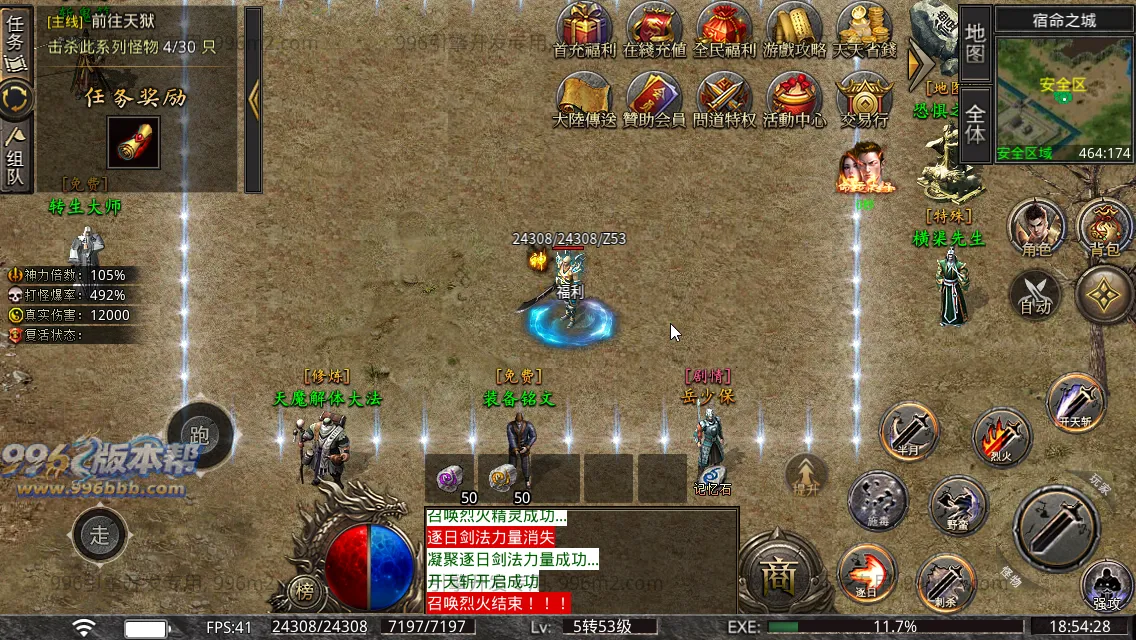Open the 游戏攻略 game guide scroll
This screenshot has width=1136, height=640.
pyautogui.click(x=795, y=28)
